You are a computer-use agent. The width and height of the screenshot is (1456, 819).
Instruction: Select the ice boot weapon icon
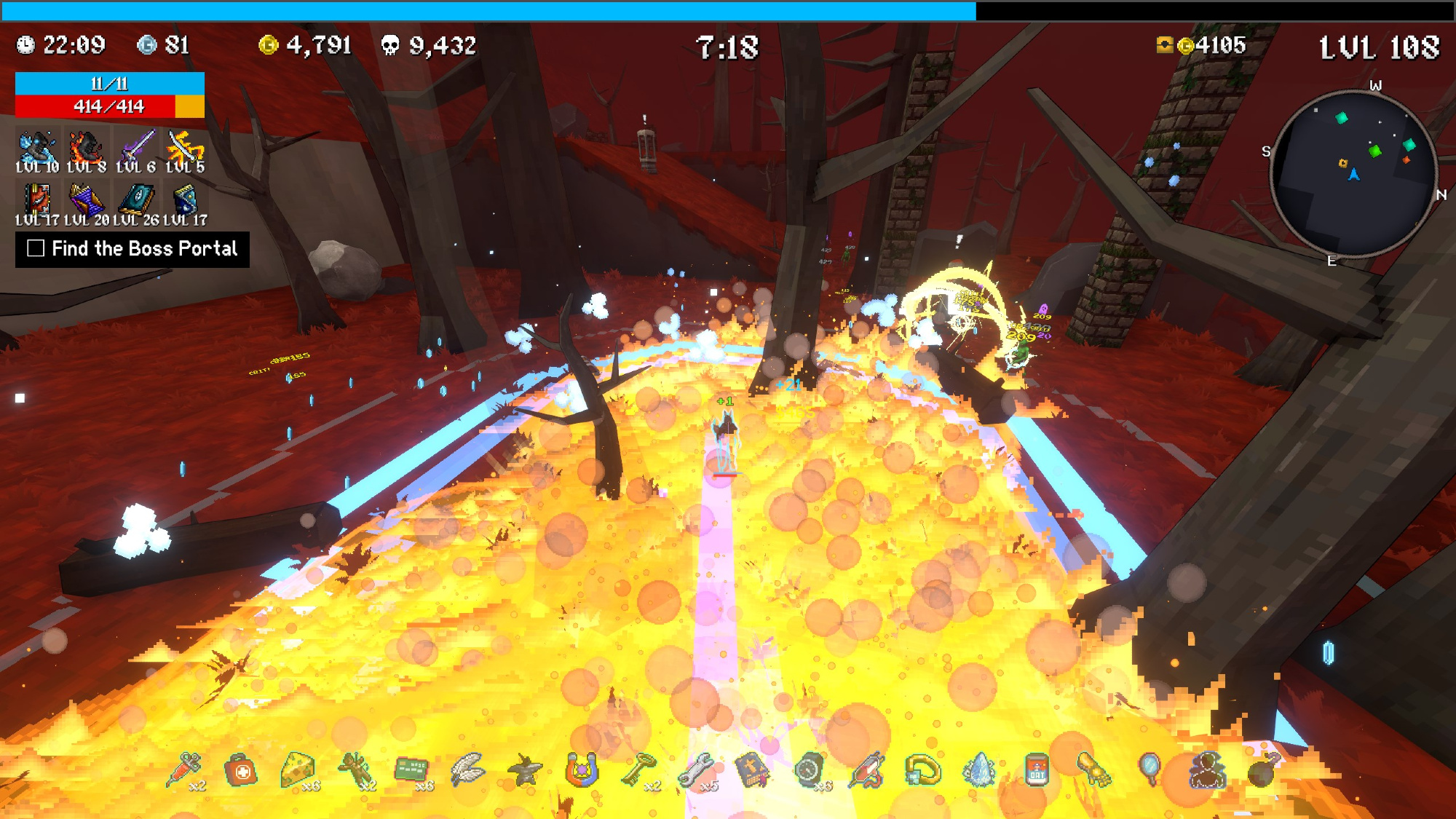tap(37, 148)
